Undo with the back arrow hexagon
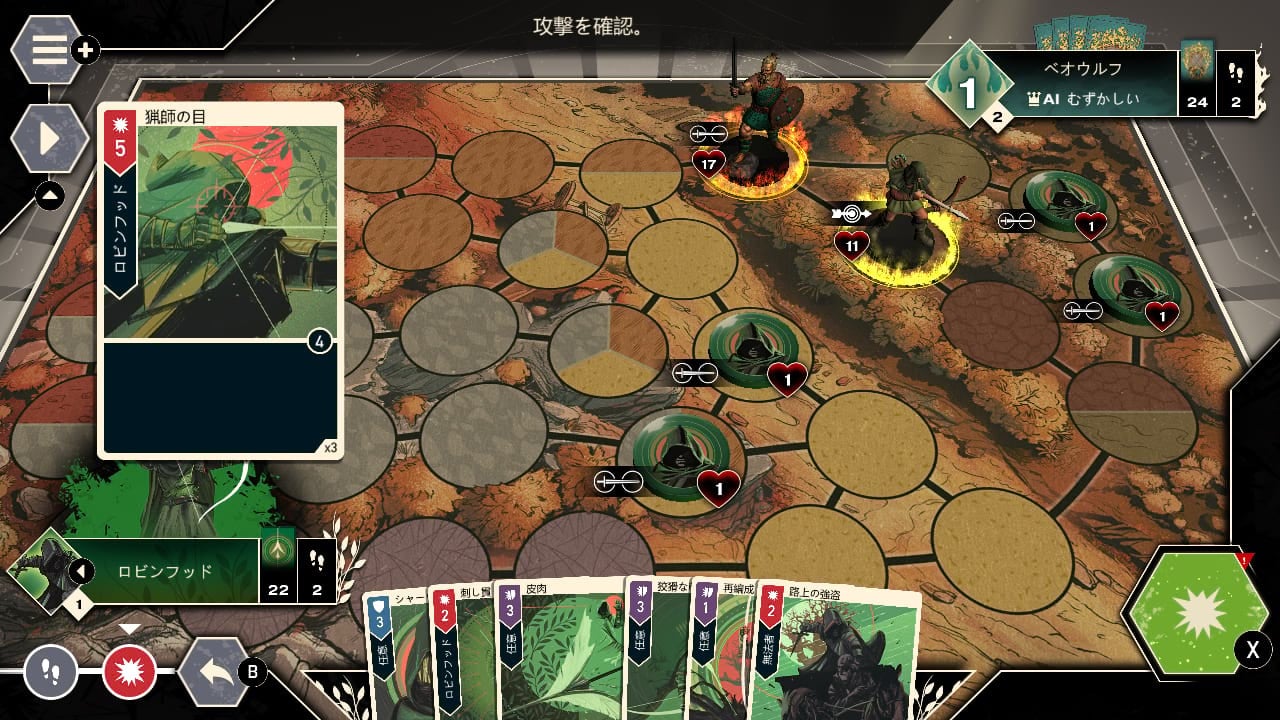This screenshot has height=720, width=1280. click(x=214, y=671)
